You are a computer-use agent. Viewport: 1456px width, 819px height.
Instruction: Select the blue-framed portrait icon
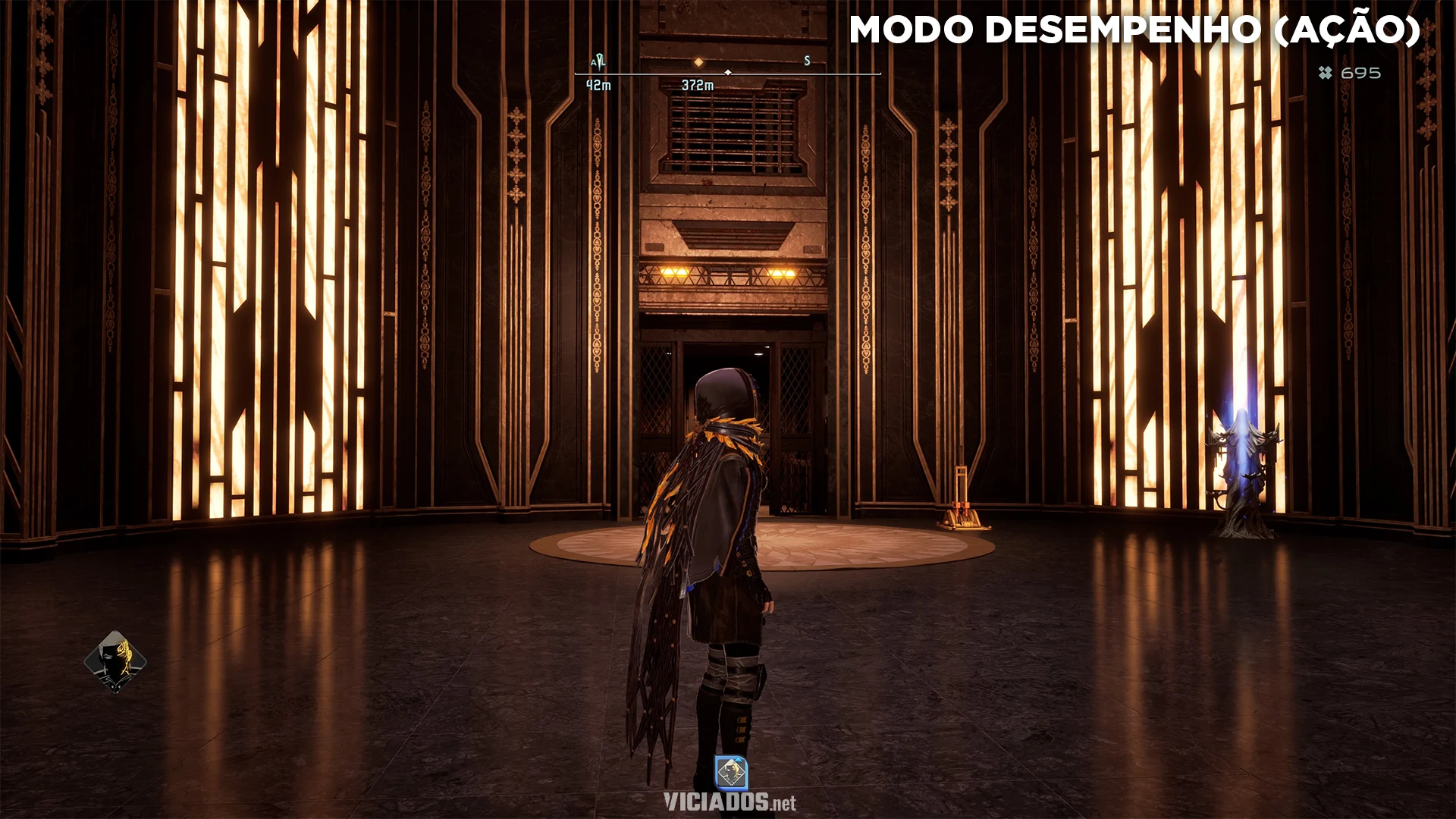pos(731,773)
